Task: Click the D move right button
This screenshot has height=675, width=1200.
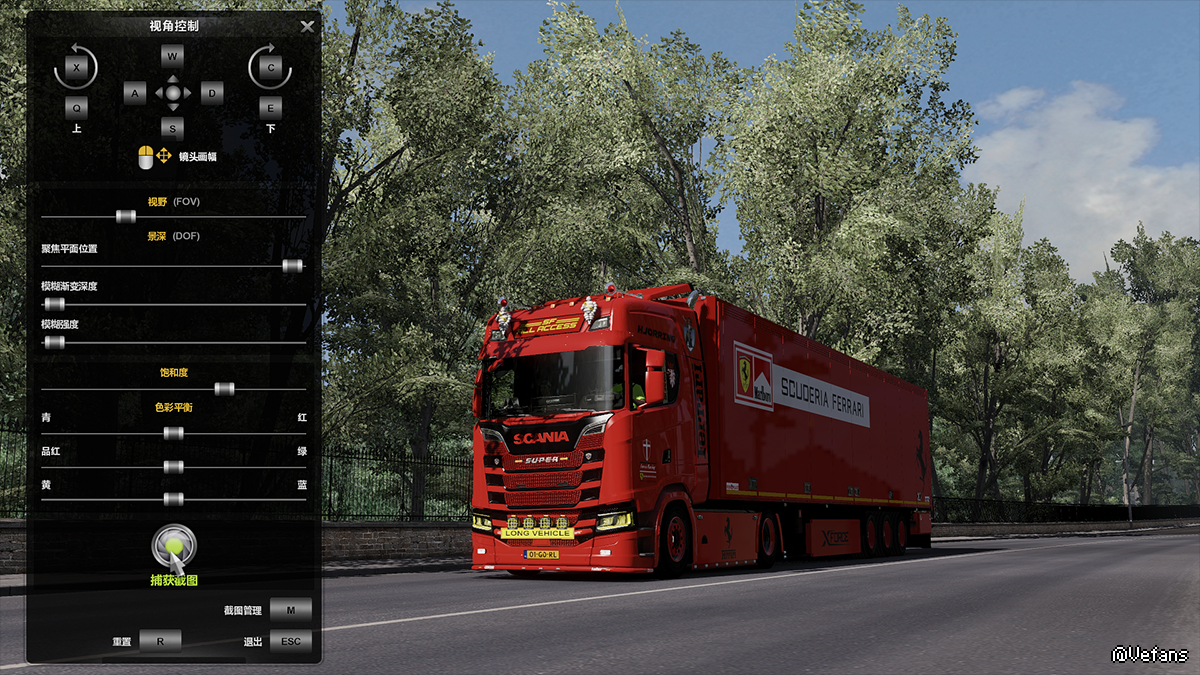Action: tap(211, 94)
